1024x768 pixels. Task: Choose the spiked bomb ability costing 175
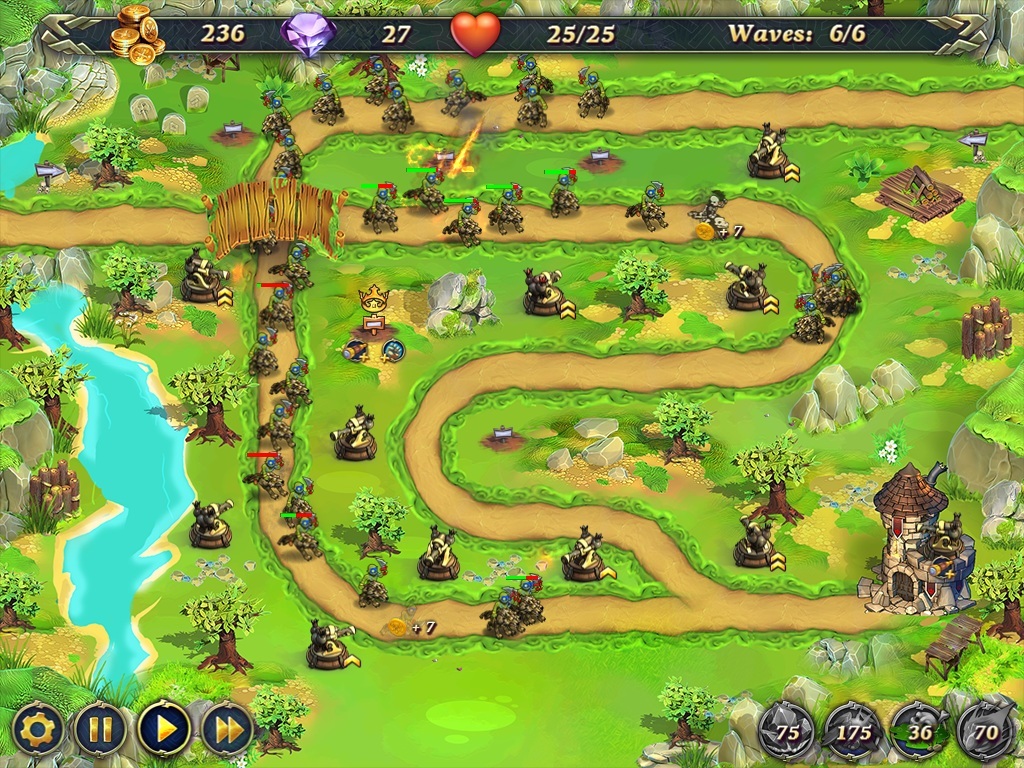pos(851,730)
